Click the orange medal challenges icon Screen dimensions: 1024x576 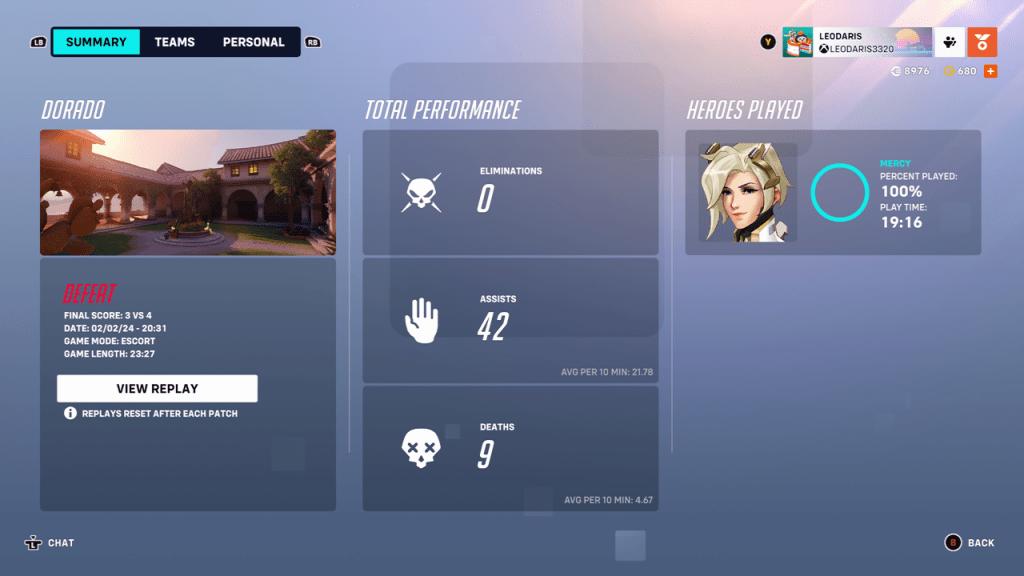pyautogui.click(x=982, y=42)
